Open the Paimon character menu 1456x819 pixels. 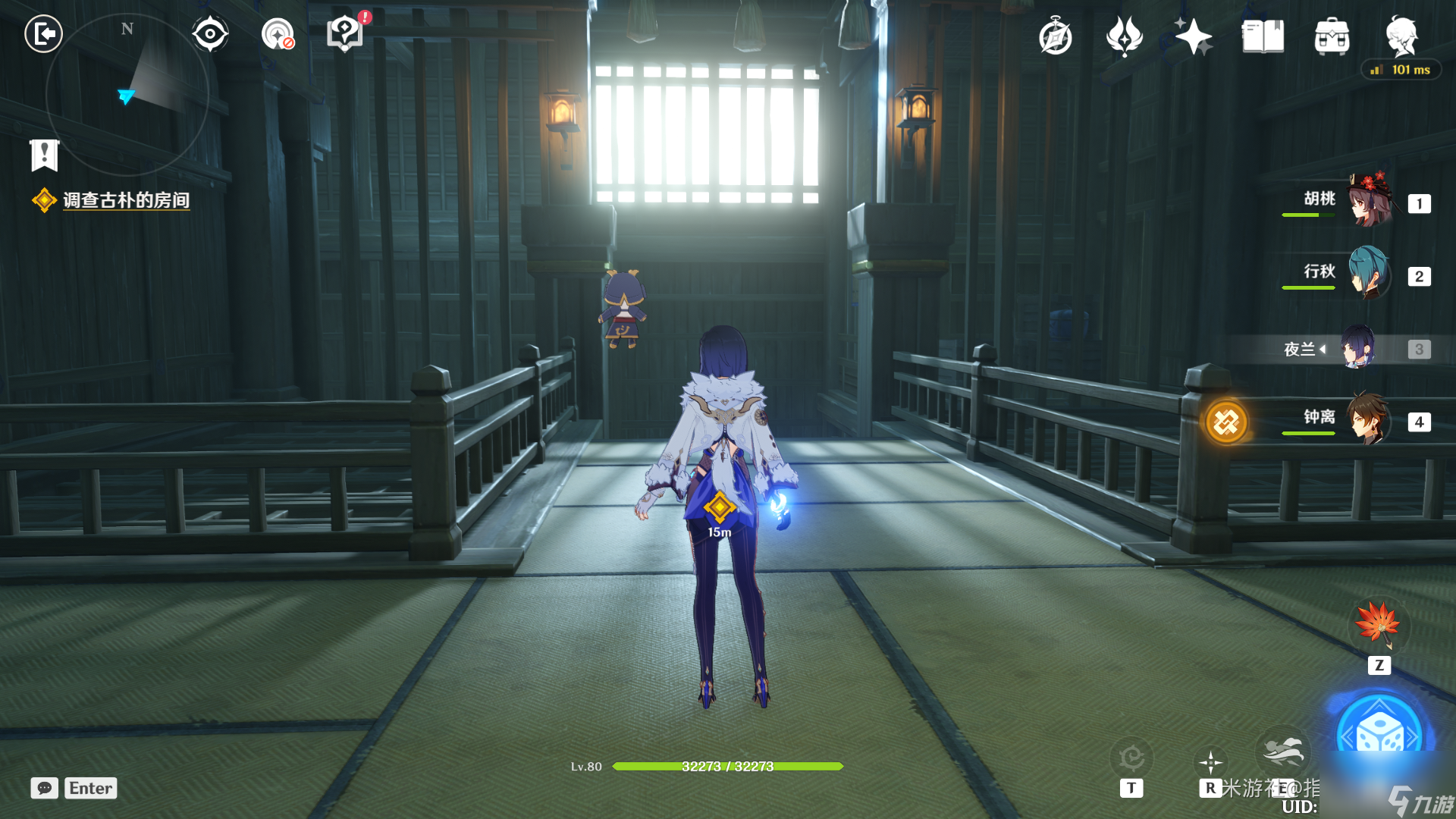(x=1401, y=36)
